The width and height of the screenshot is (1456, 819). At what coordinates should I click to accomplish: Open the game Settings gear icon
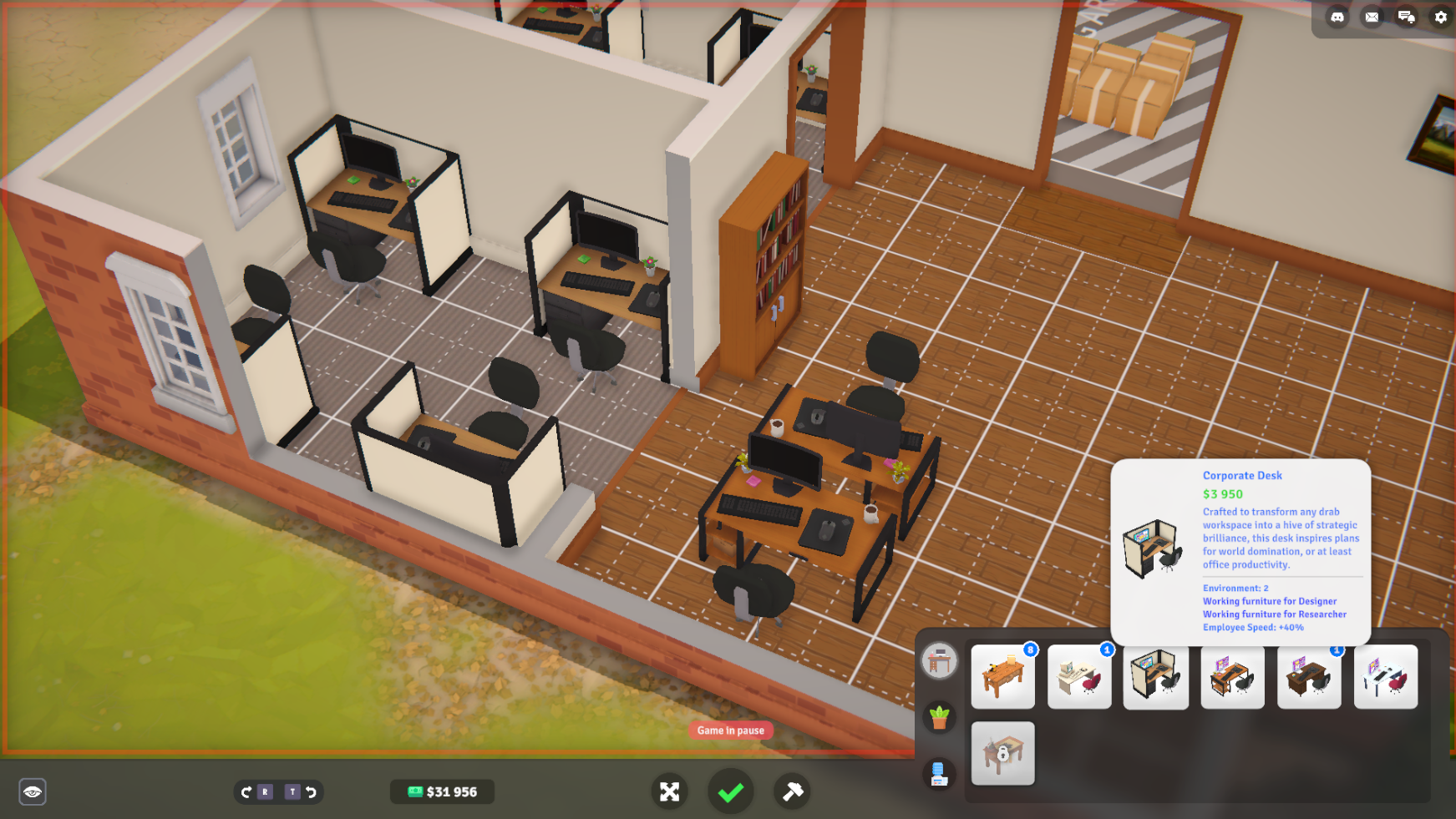(1440, 17)
